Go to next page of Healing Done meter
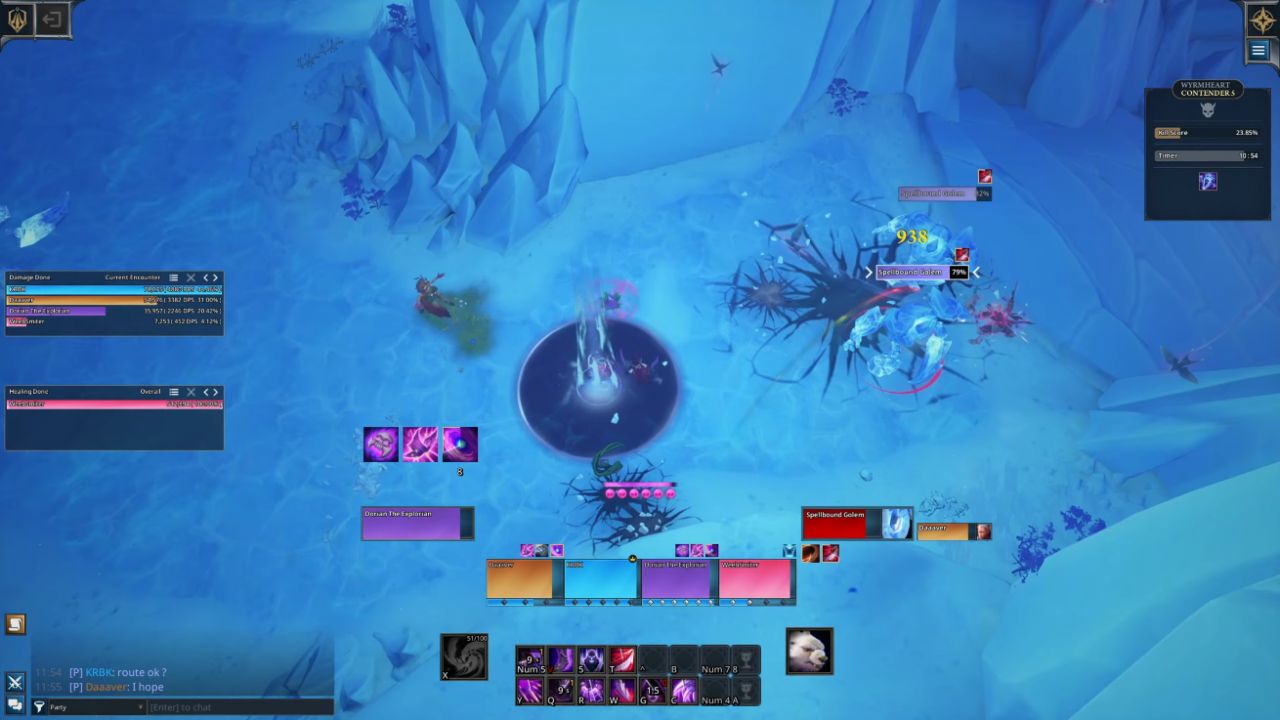Viewport: 1280px width, 720px height. [215, 392]
